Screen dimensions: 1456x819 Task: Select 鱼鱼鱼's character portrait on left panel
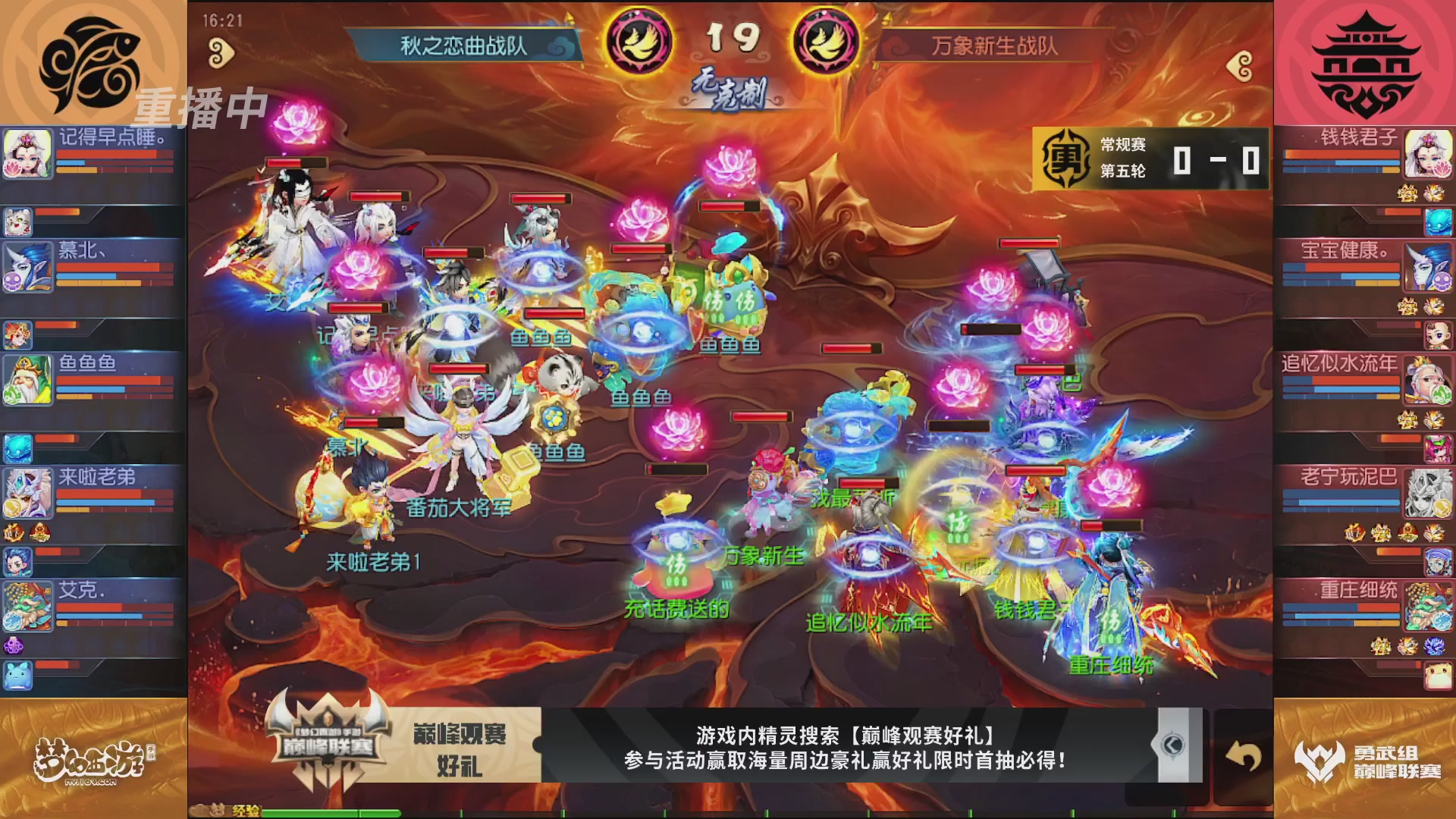pyautogui.click(x=27, y=379)
